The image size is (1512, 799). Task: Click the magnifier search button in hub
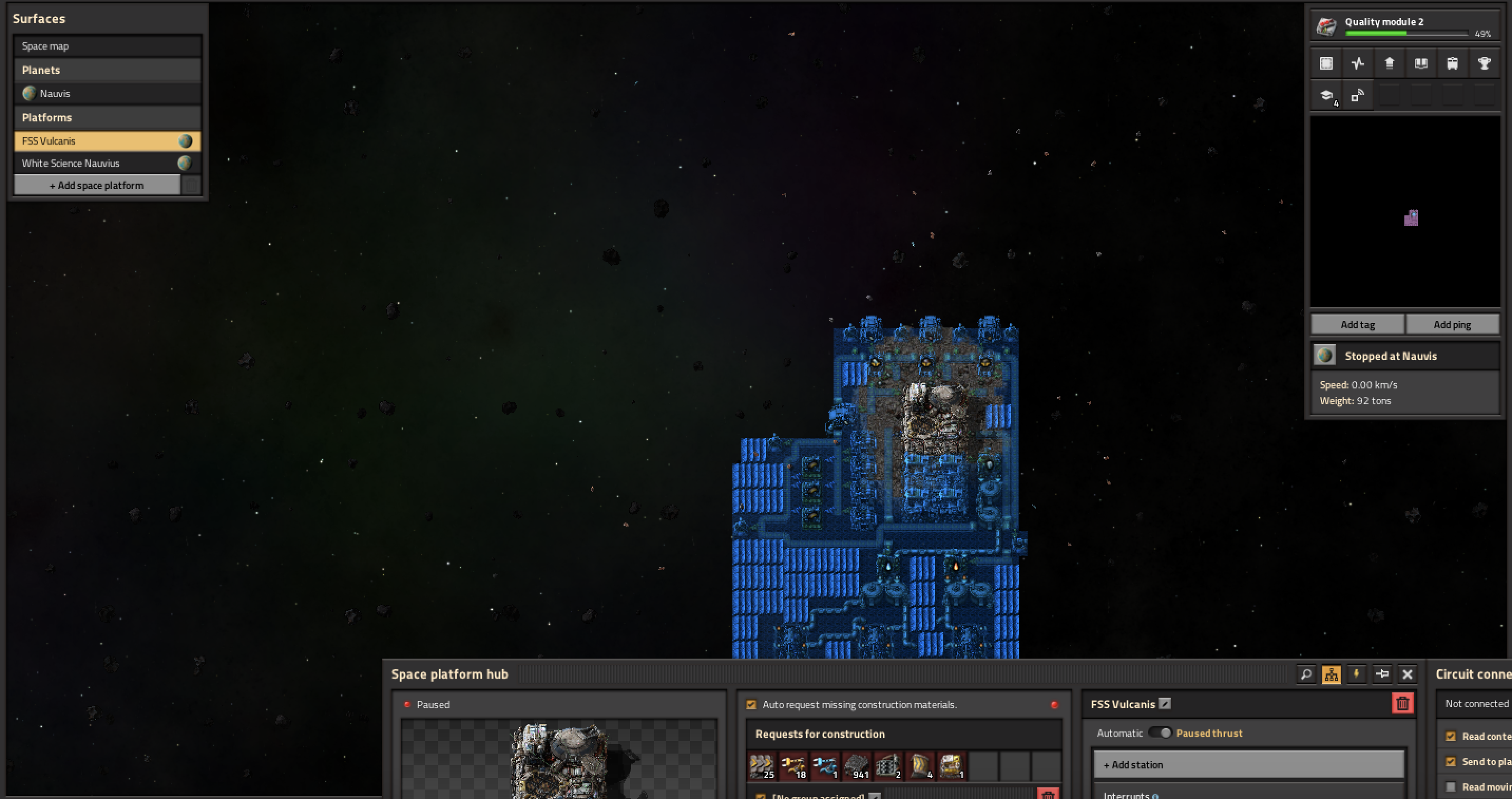[1306, 674]
